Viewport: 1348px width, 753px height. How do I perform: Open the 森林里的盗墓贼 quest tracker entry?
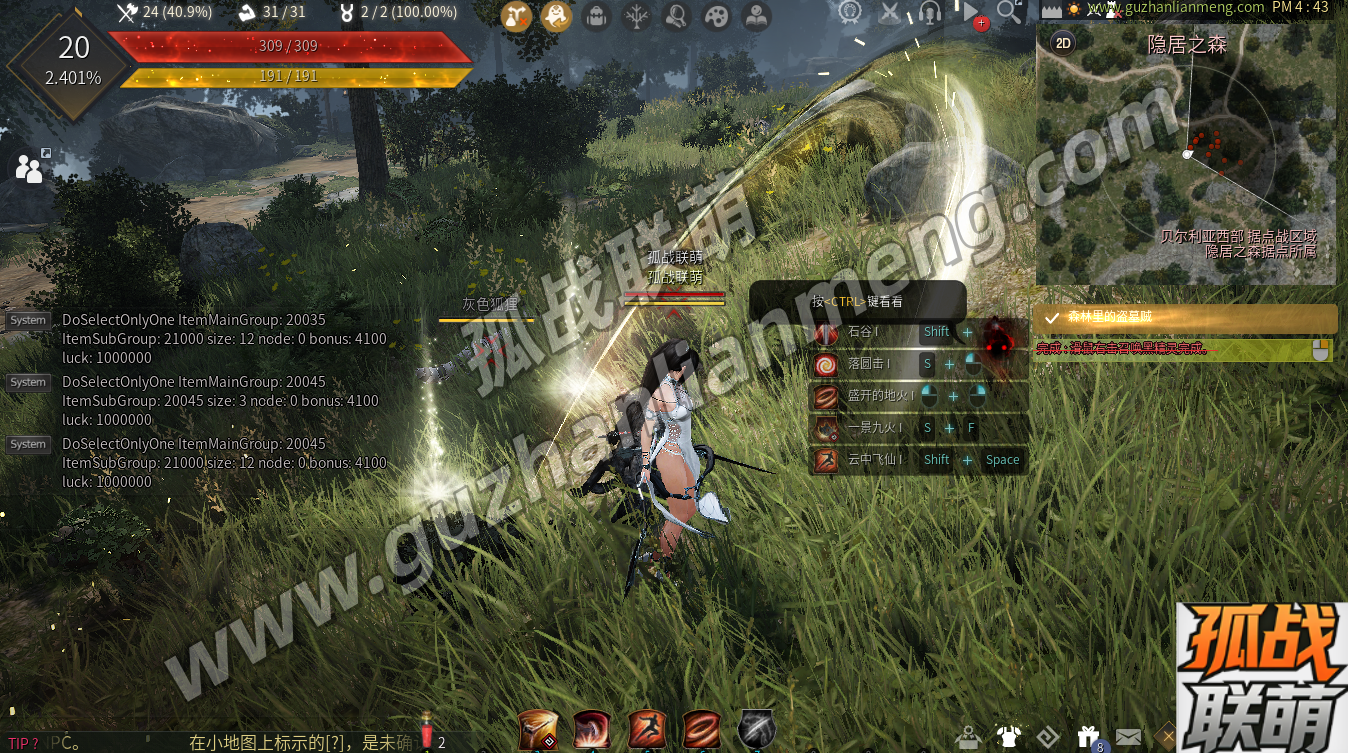(x=1185, y=318)
